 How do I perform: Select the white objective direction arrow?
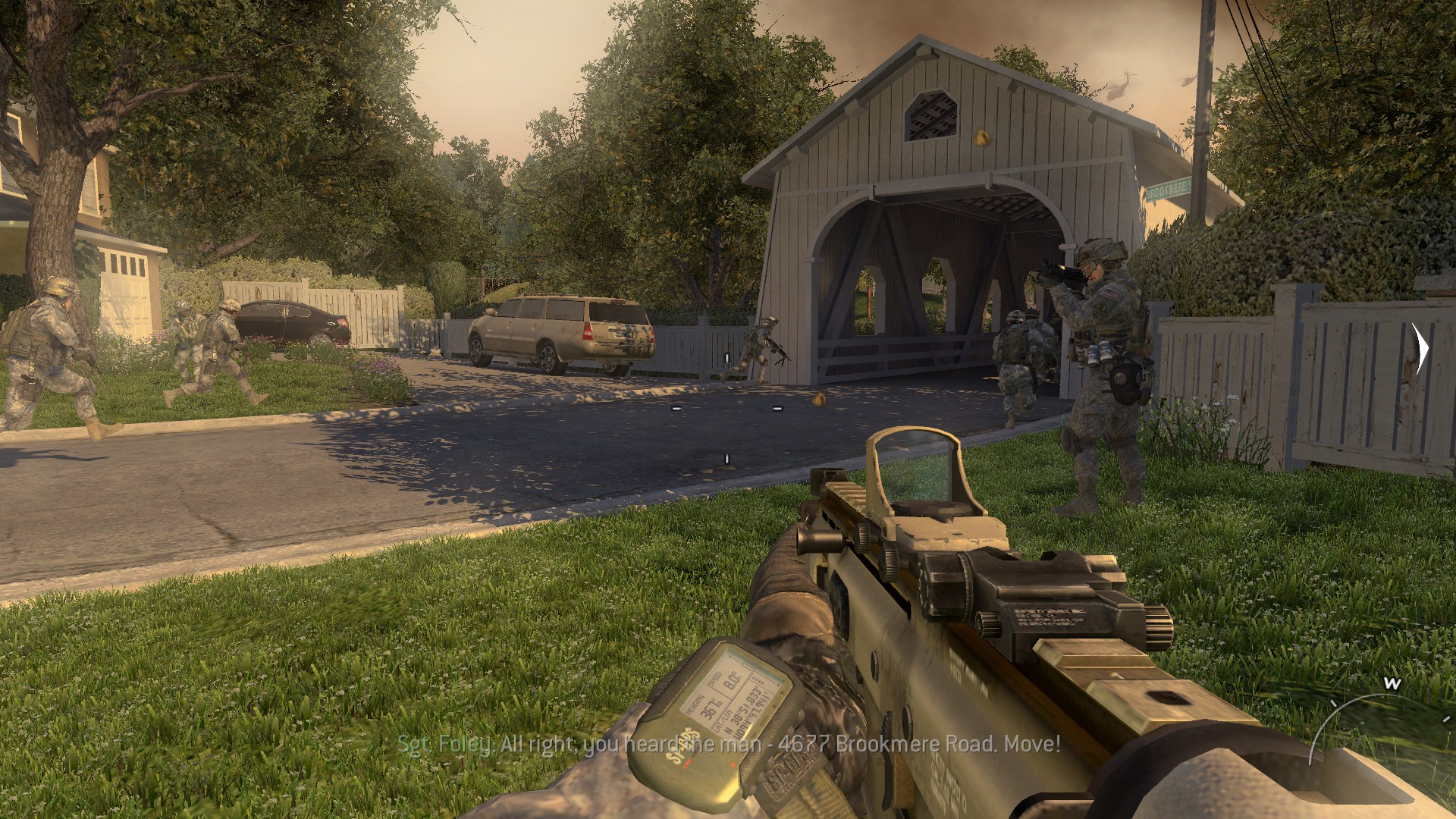(x=1420, y=349)
